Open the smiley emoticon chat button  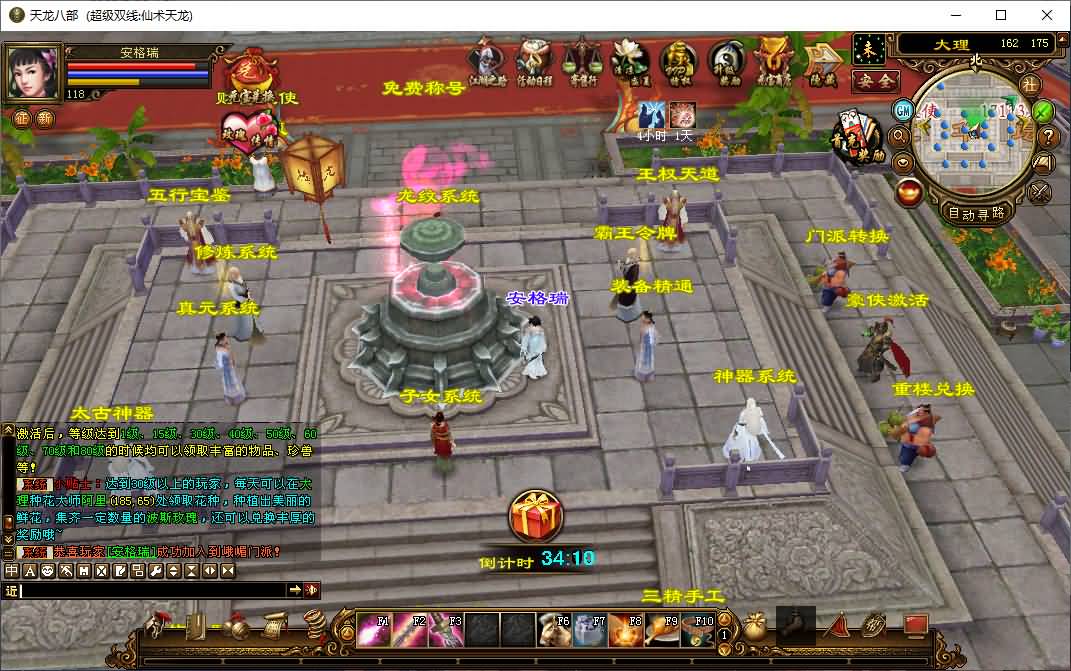click(x=45, y=570)
